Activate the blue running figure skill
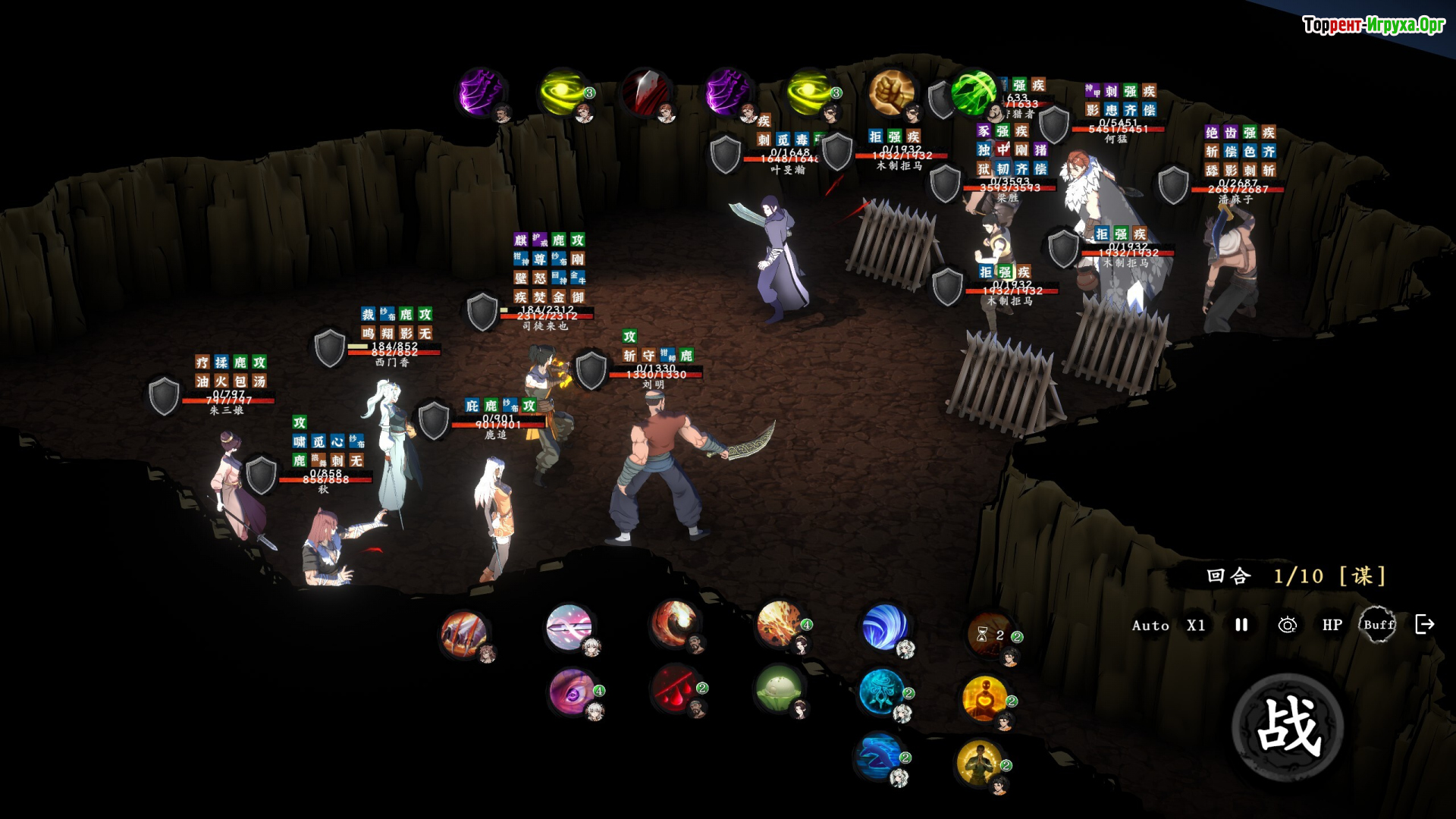Screen dimensions: 1456x819 (x=879, y=756)
